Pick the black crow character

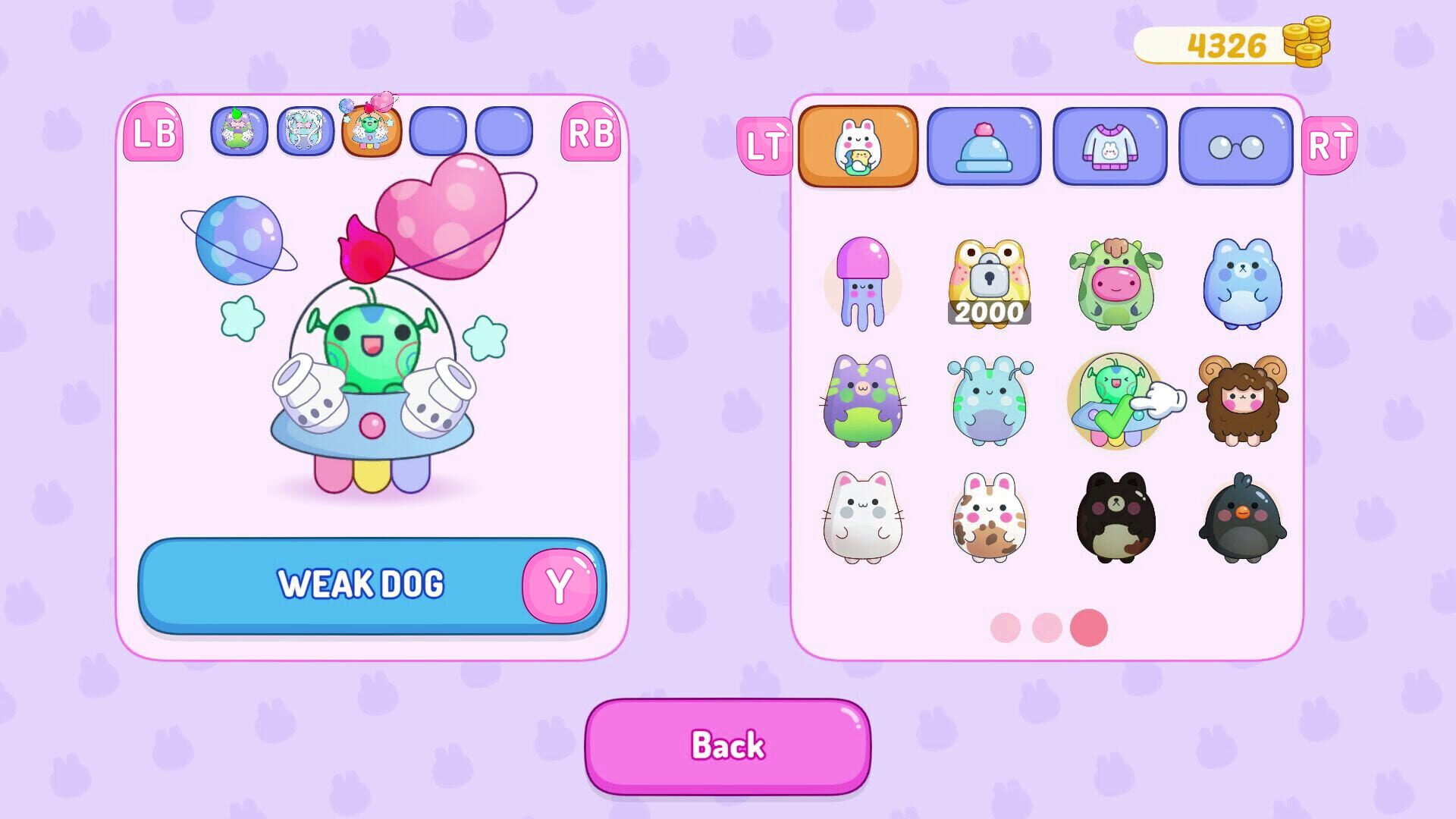tap(1240, 517)
